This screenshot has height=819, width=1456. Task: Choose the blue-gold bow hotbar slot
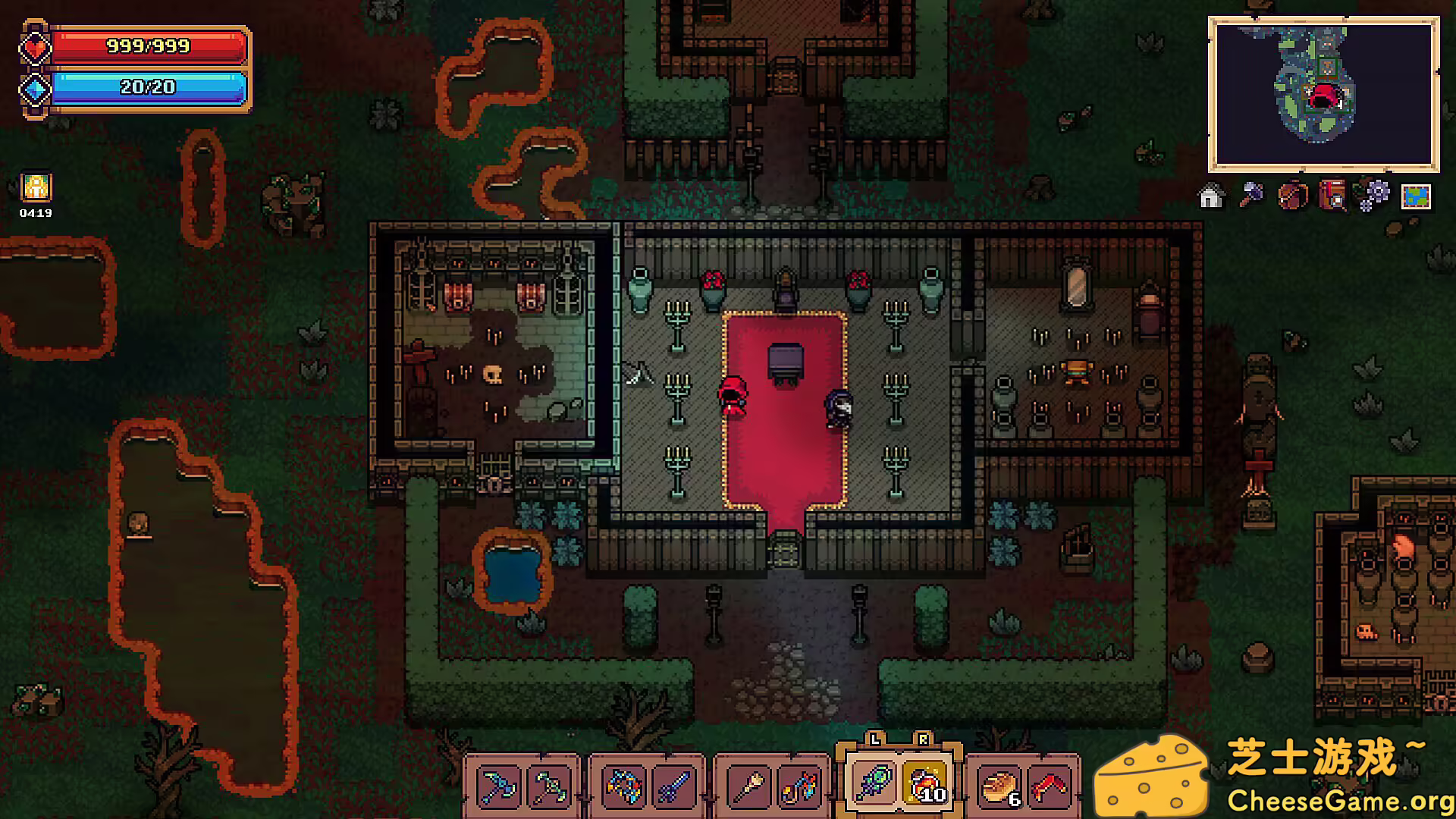624,786
